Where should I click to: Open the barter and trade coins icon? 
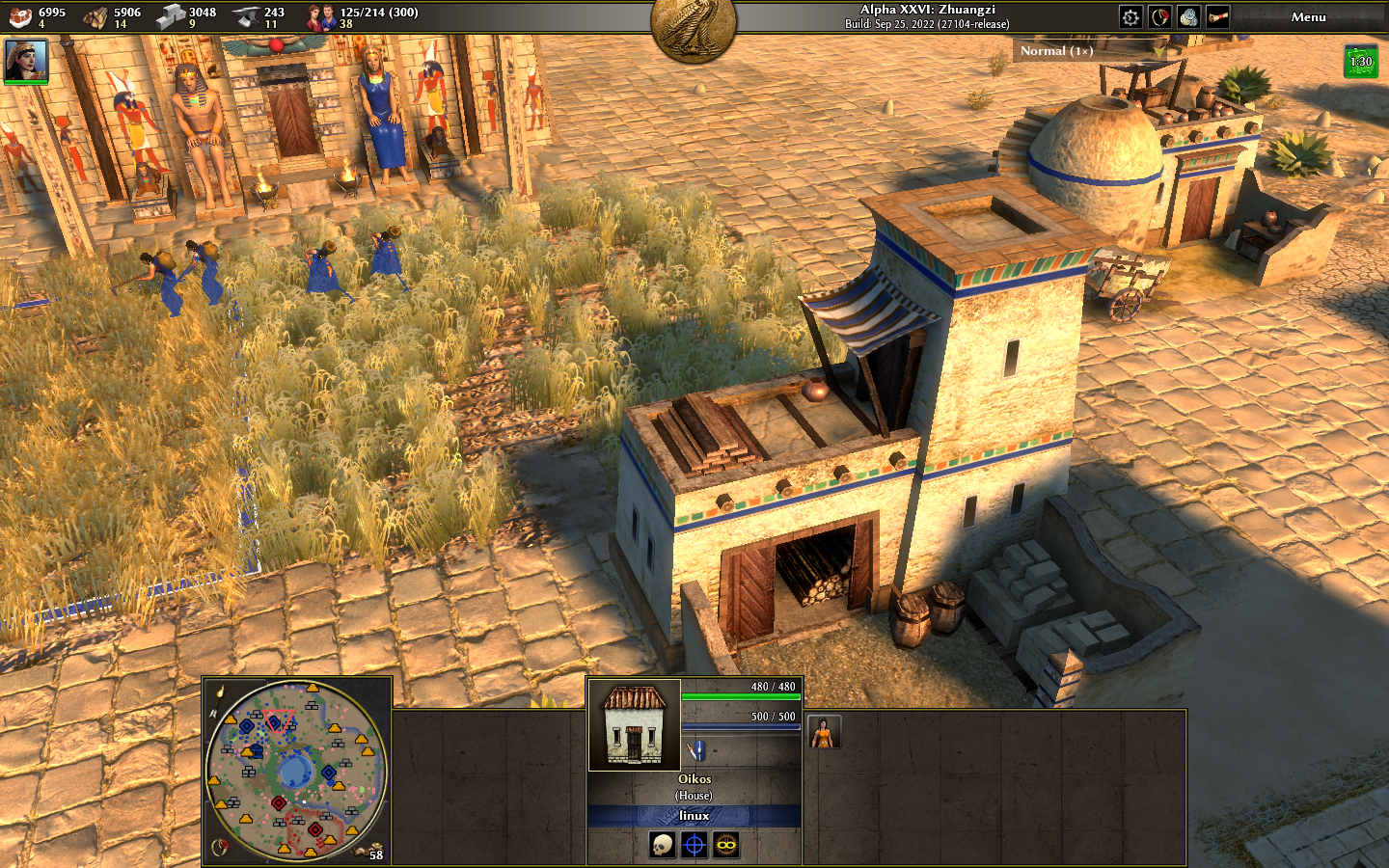pos(1188,17)
